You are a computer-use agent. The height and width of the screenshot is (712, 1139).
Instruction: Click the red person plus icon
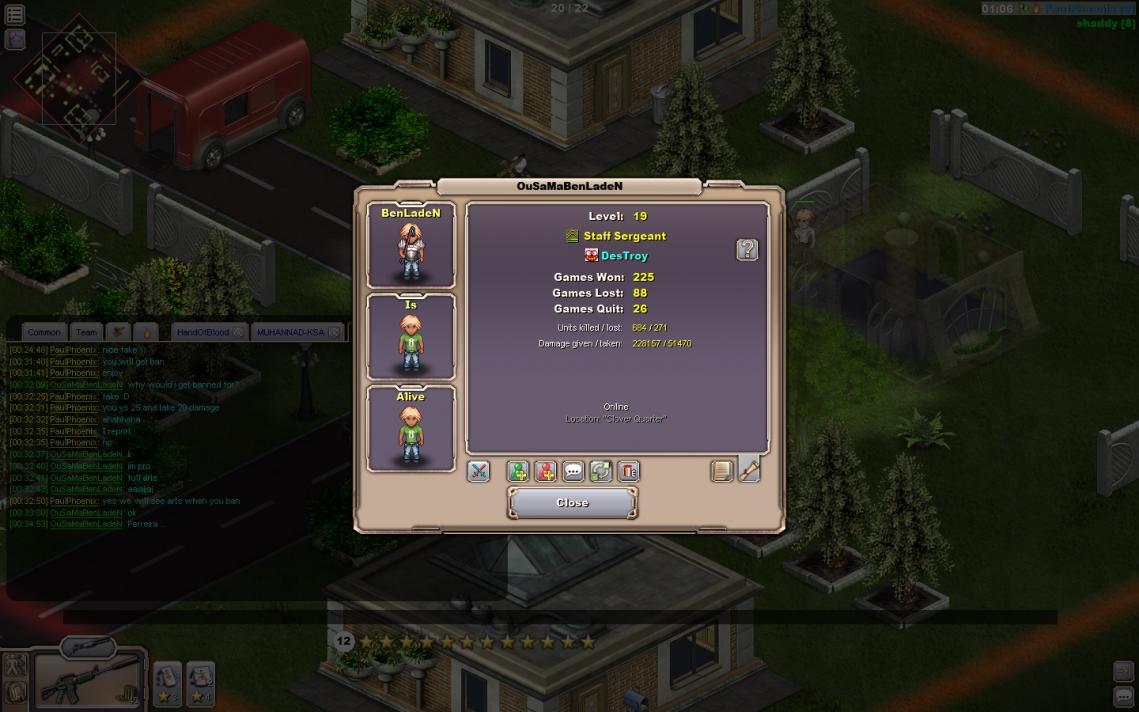pyautogui.click(x=545, y=471)
